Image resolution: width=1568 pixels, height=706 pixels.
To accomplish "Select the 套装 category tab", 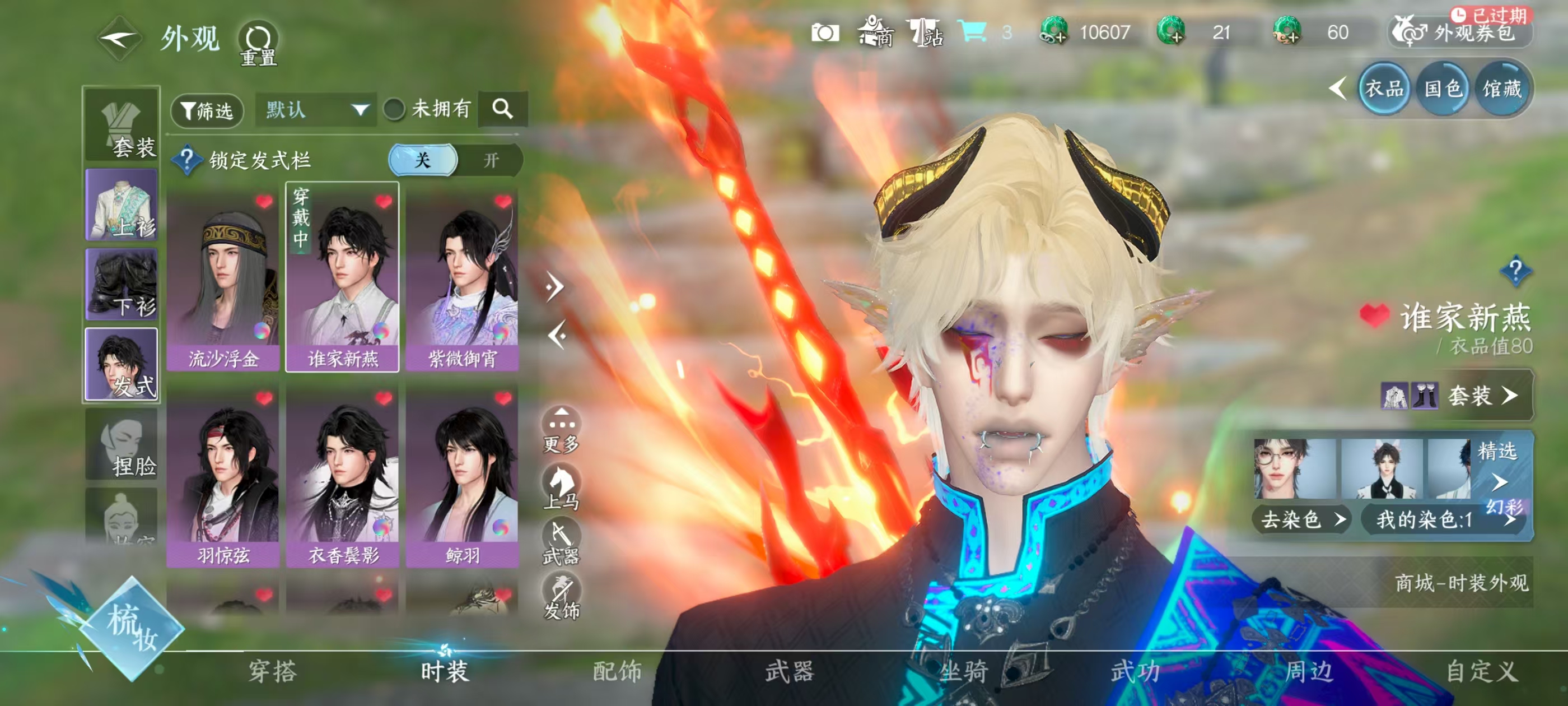I will click(122, 126).
